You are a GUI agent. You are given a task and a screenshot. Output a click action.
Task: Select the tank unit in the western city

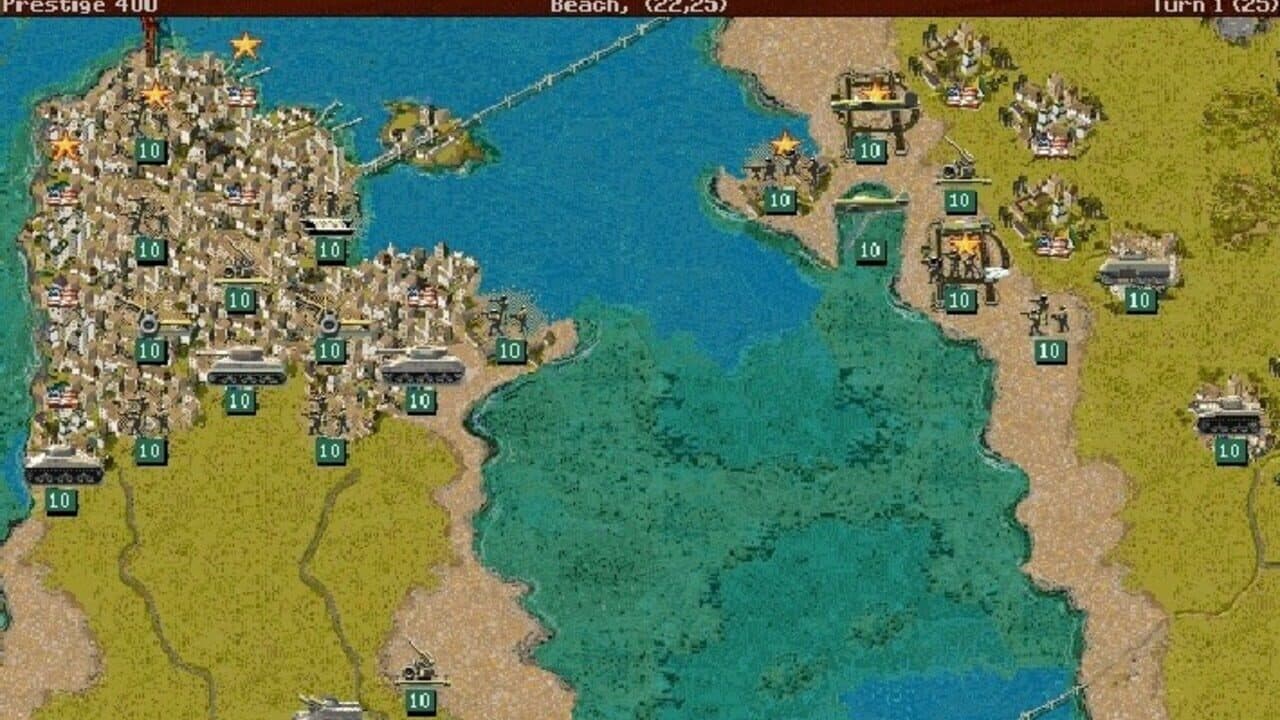click(x=245, y=370)
